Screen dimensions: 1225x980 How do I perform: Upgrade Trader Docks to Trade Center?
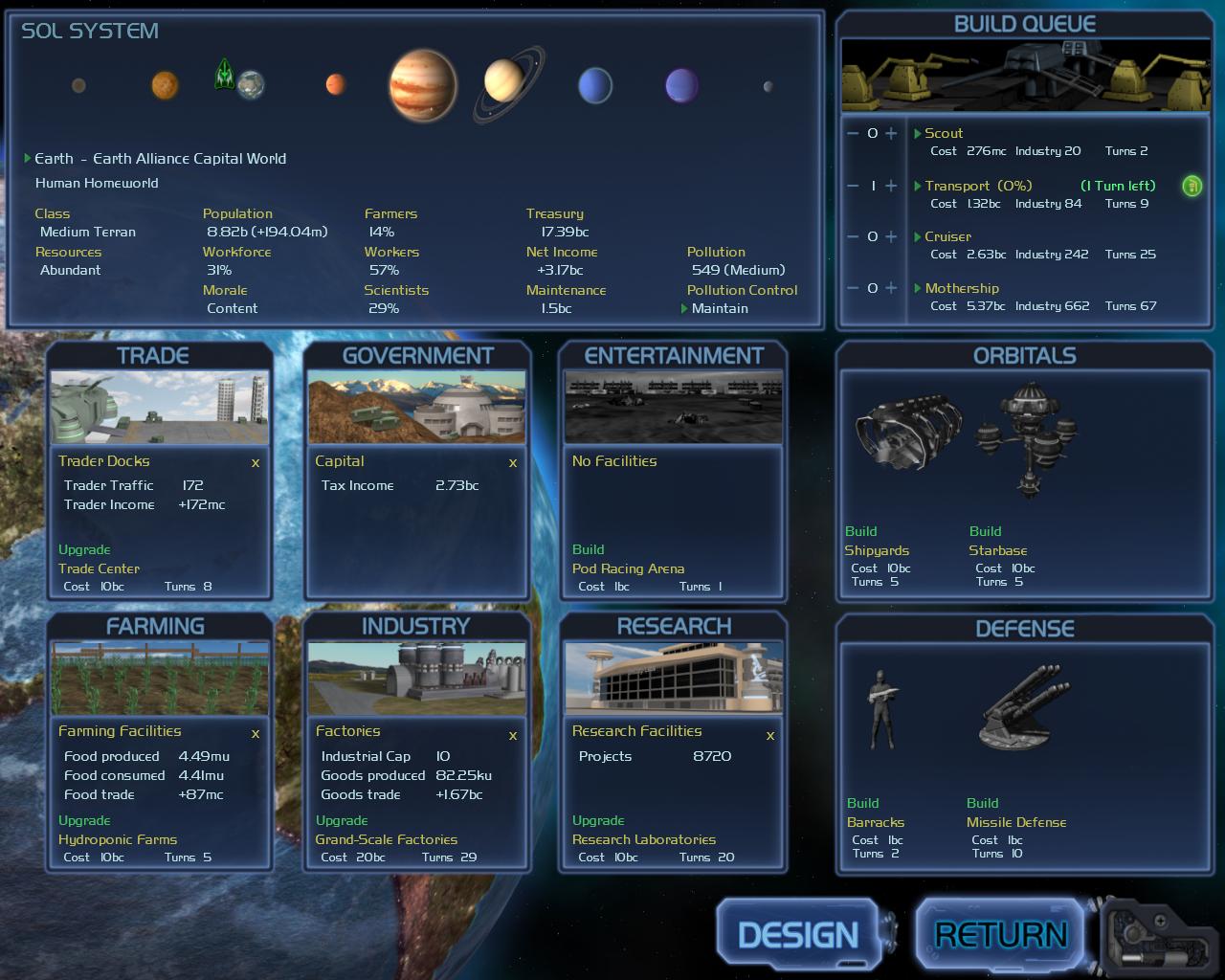click(x=99, y=568)
